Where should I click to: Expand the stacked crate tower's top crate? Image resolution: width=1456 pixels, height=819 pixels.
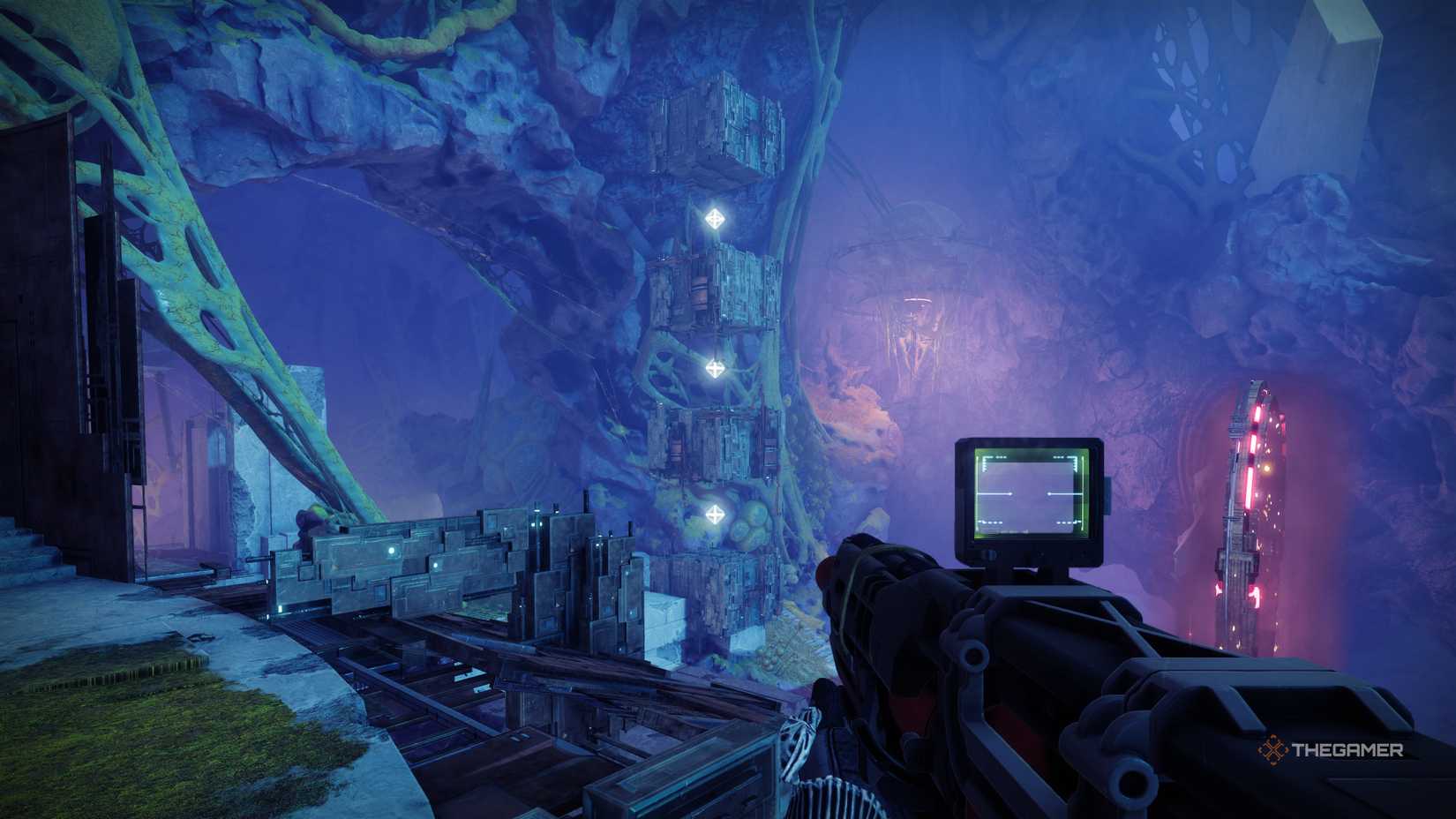[x=715, y=128]
